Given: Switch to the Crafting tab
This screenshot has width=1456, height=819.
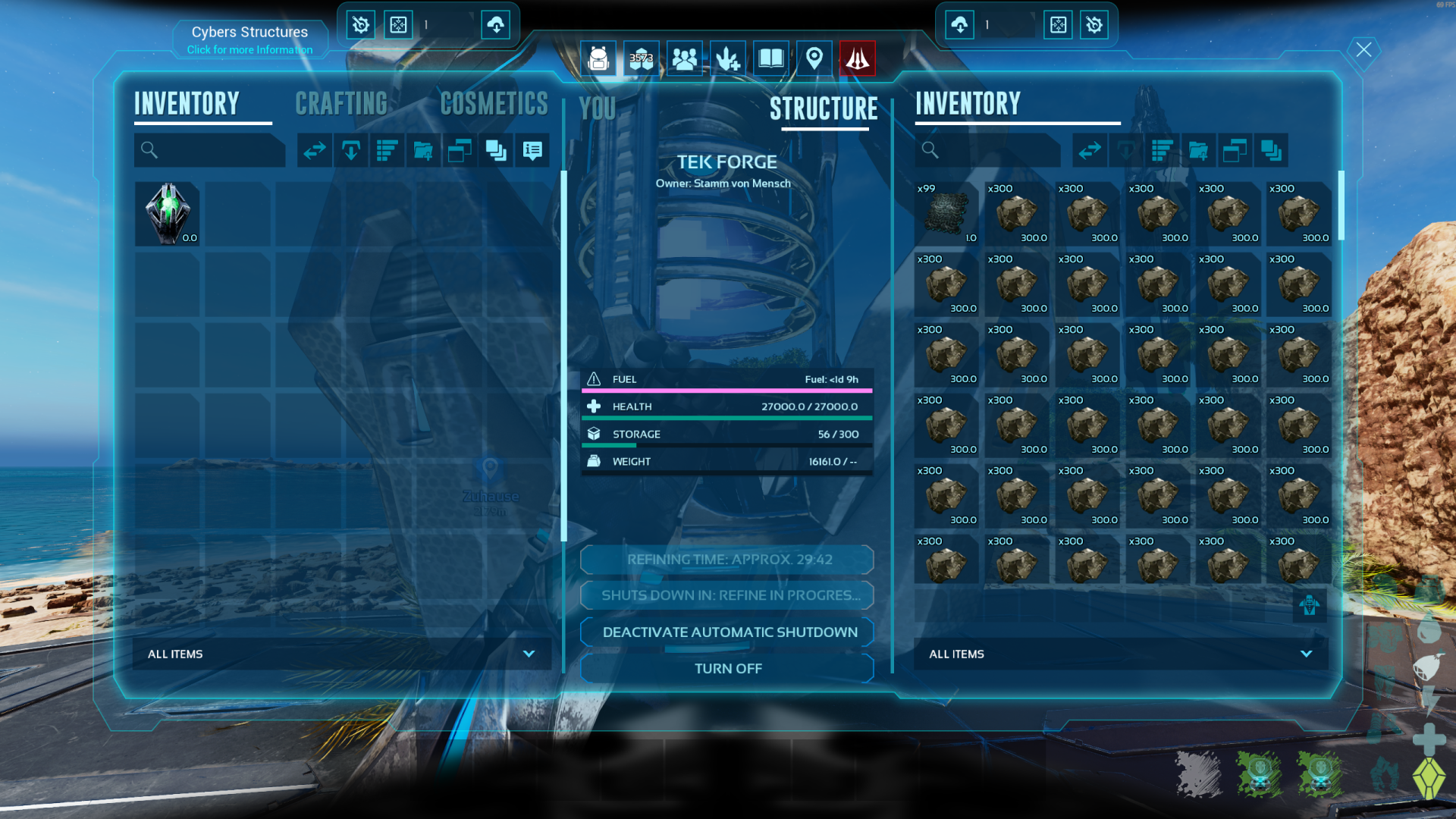Looking at the screenshot, I should 341,104.
